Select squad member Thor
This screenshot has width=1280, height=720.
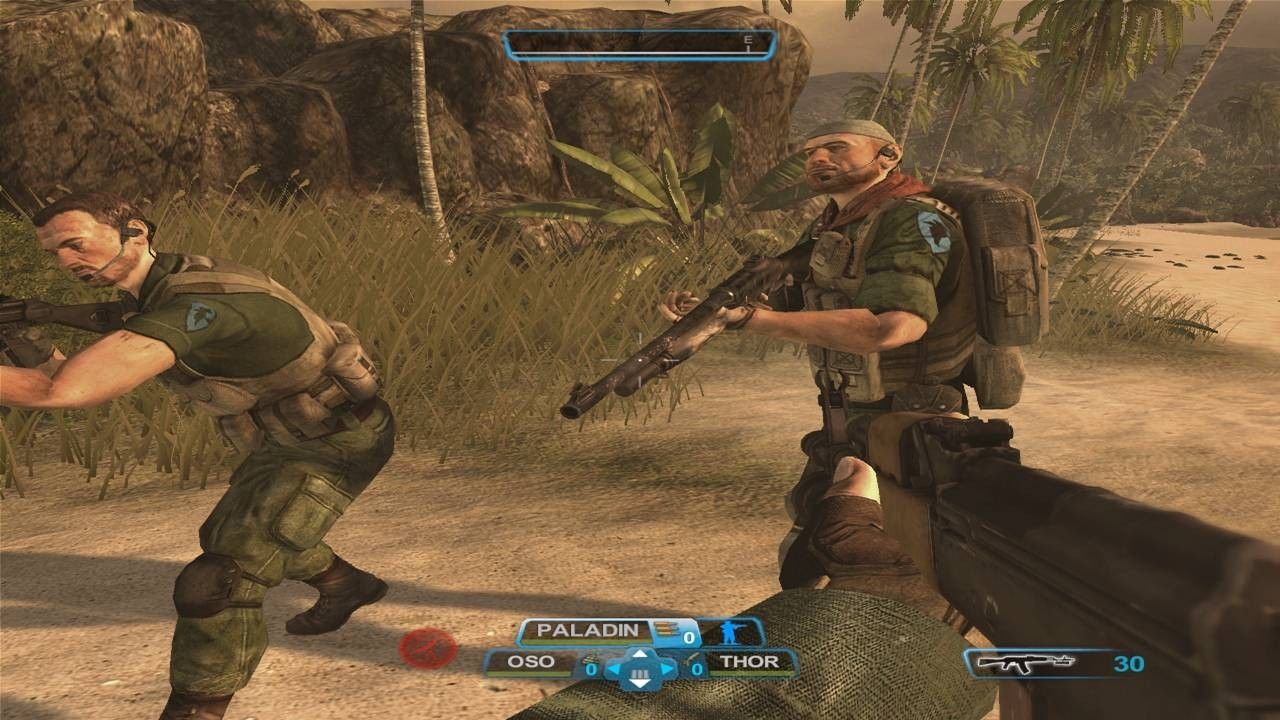coord(746,662)
